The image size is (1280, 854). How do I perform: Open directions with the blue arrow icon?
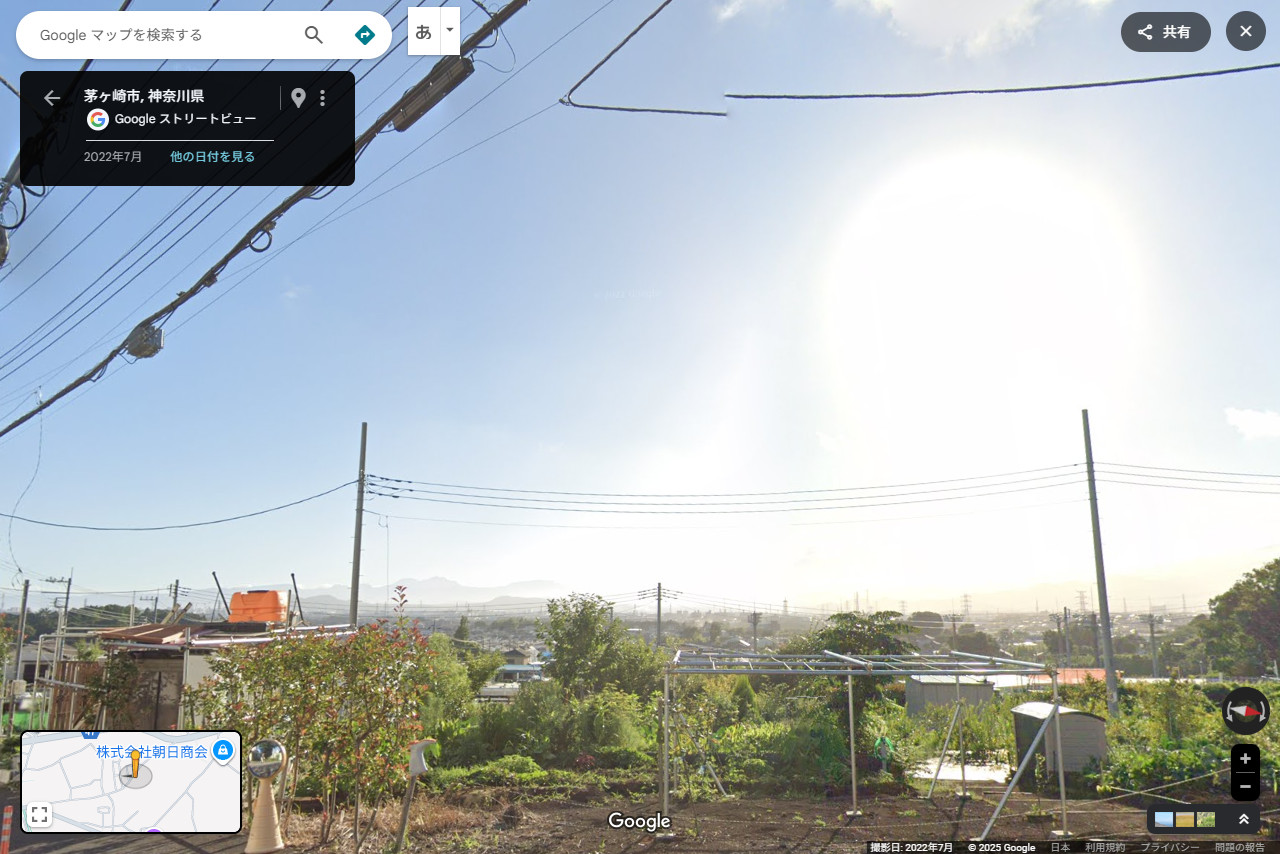pos(365,35)
